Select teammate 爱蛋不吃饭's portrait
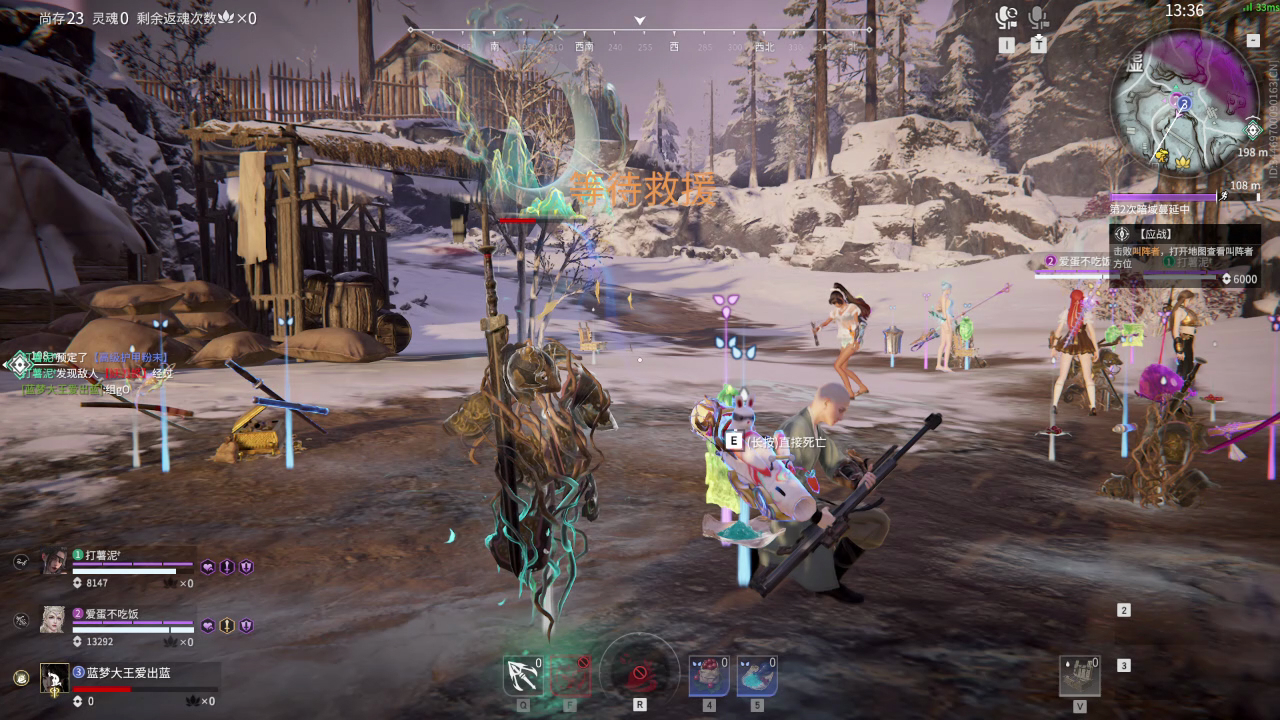 click(53, 620)
